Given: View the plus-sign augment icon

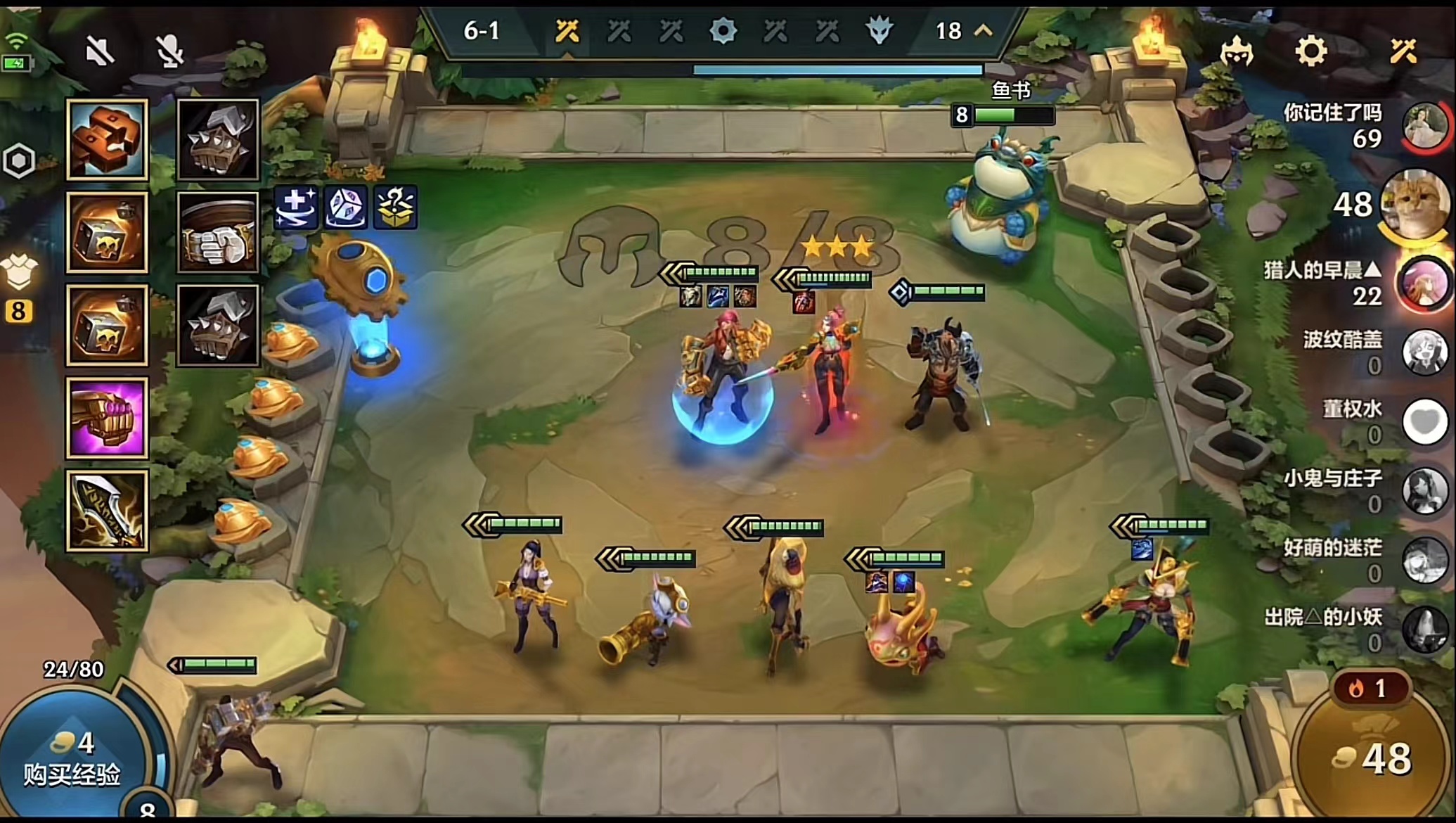Looking at the screenshot, I should [x=295, y=208].
